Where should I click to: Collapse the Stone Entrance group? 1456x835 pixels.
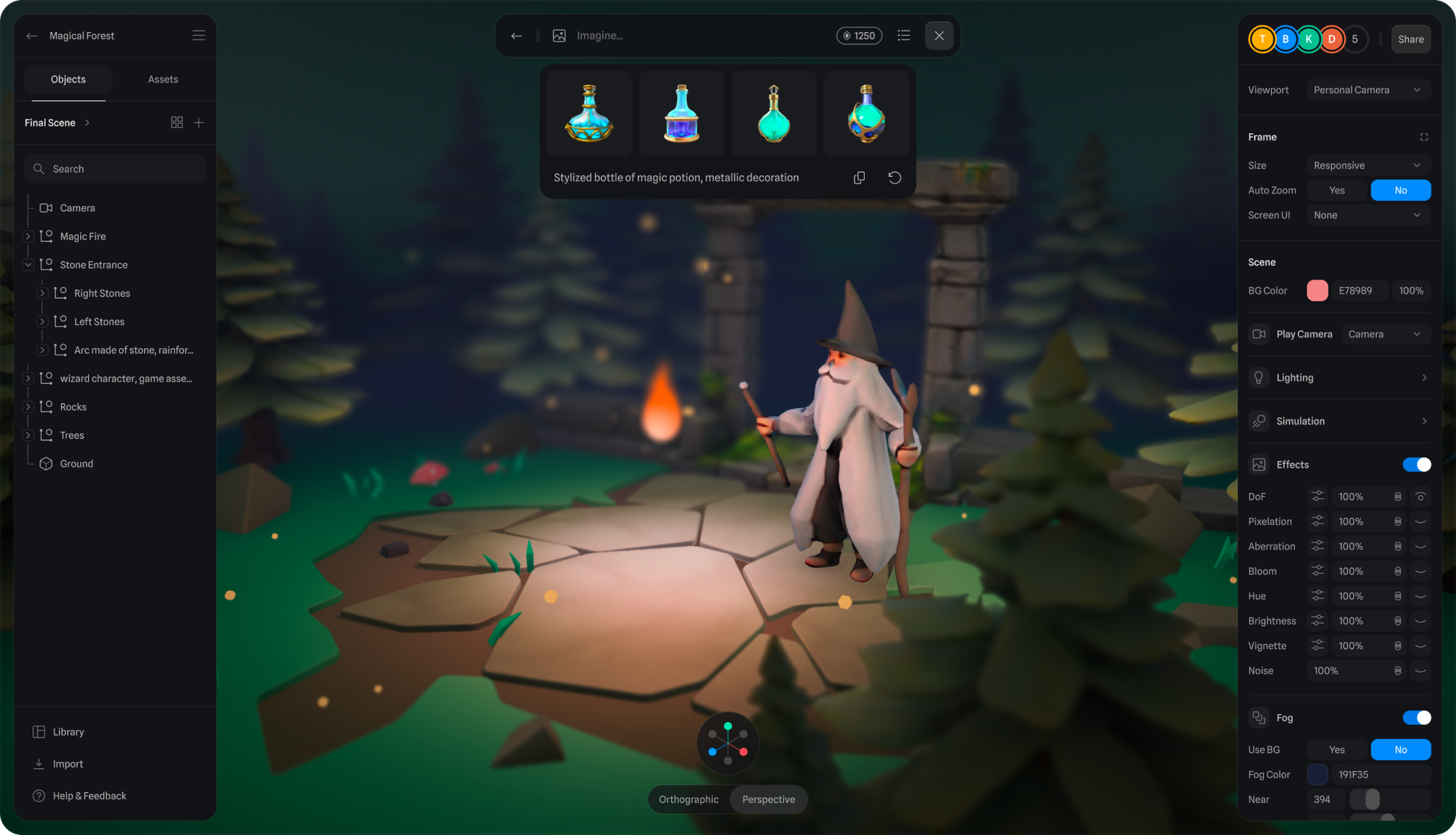pyautogui.click(x=28, y=265)
